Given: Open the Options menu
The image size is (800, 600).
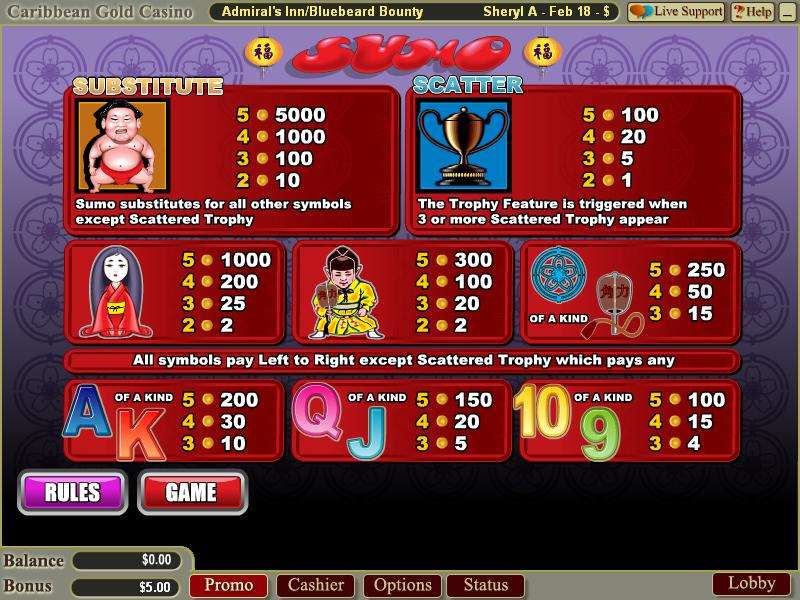Looking at the screenshot, I should point(403,585).
